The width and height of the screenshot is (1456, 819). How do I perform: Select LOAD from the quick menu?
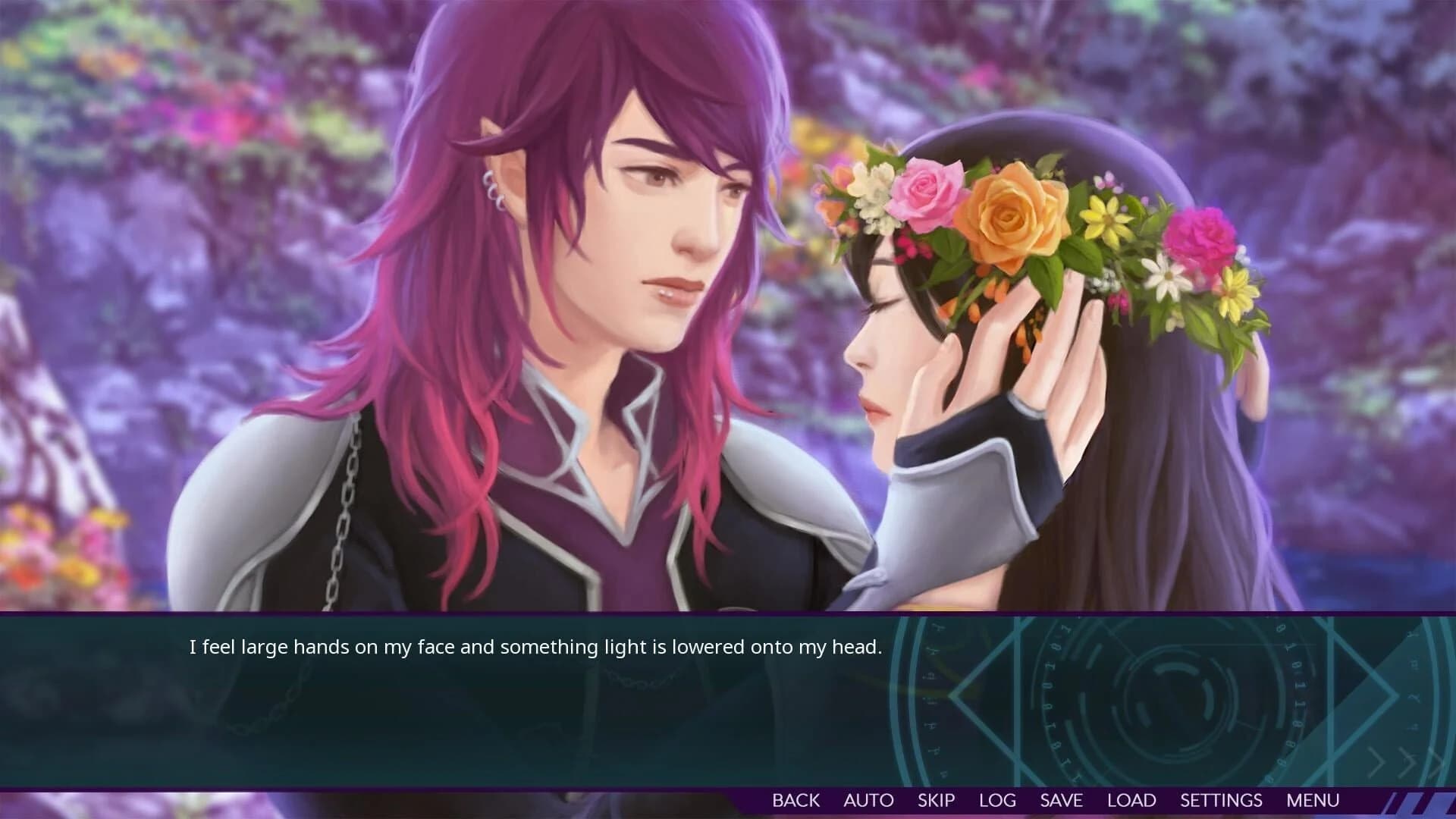coord(1131,800)
